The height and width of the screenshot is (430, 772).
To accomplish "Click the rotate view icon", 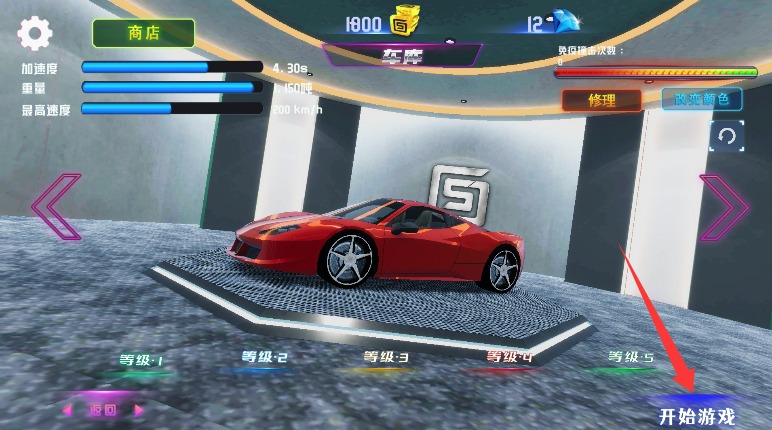I will click(x=727, y=136).
